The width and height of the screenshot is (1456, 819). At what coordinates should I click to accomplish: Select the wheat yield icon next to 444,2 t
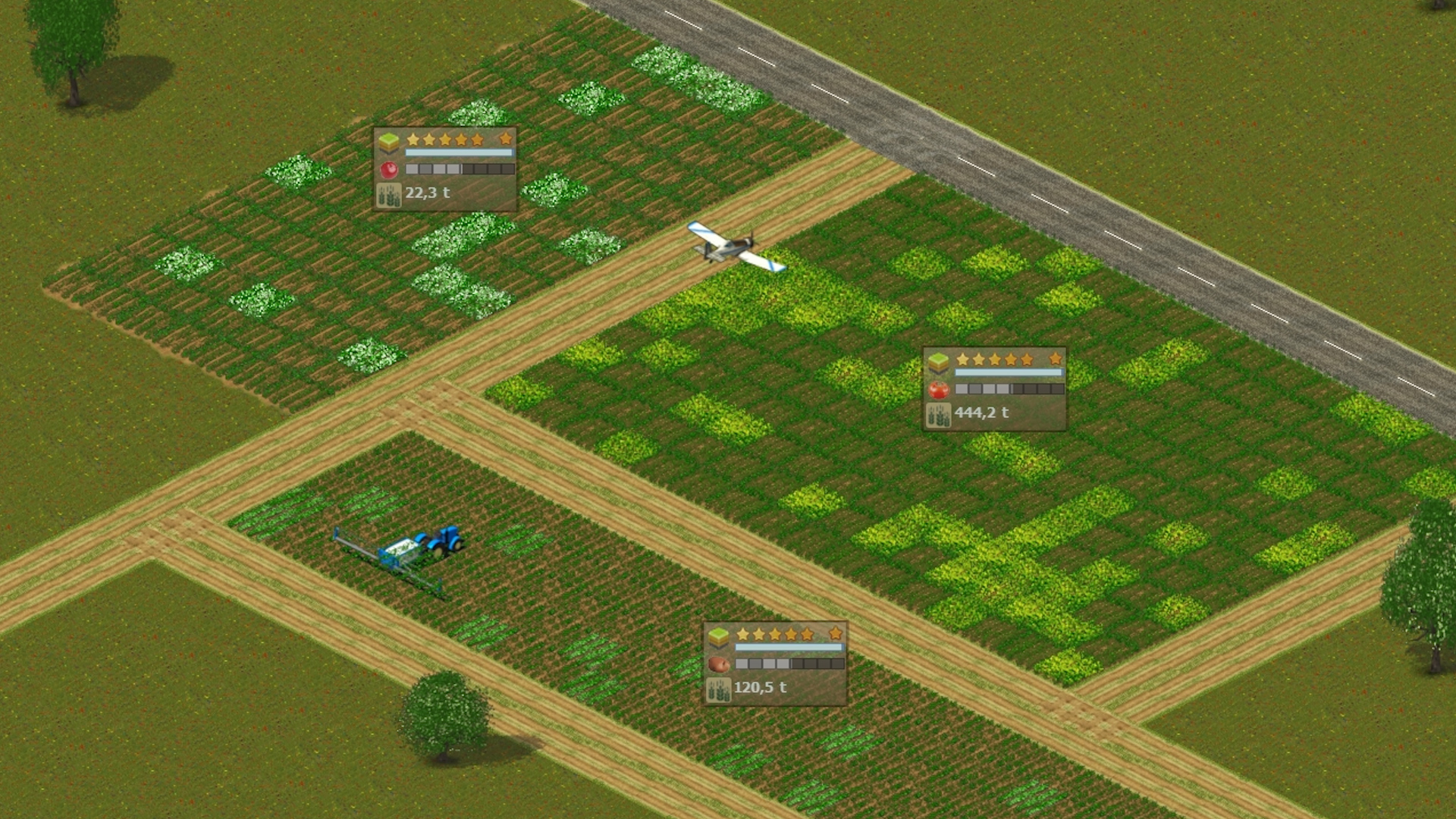(938, 414)
